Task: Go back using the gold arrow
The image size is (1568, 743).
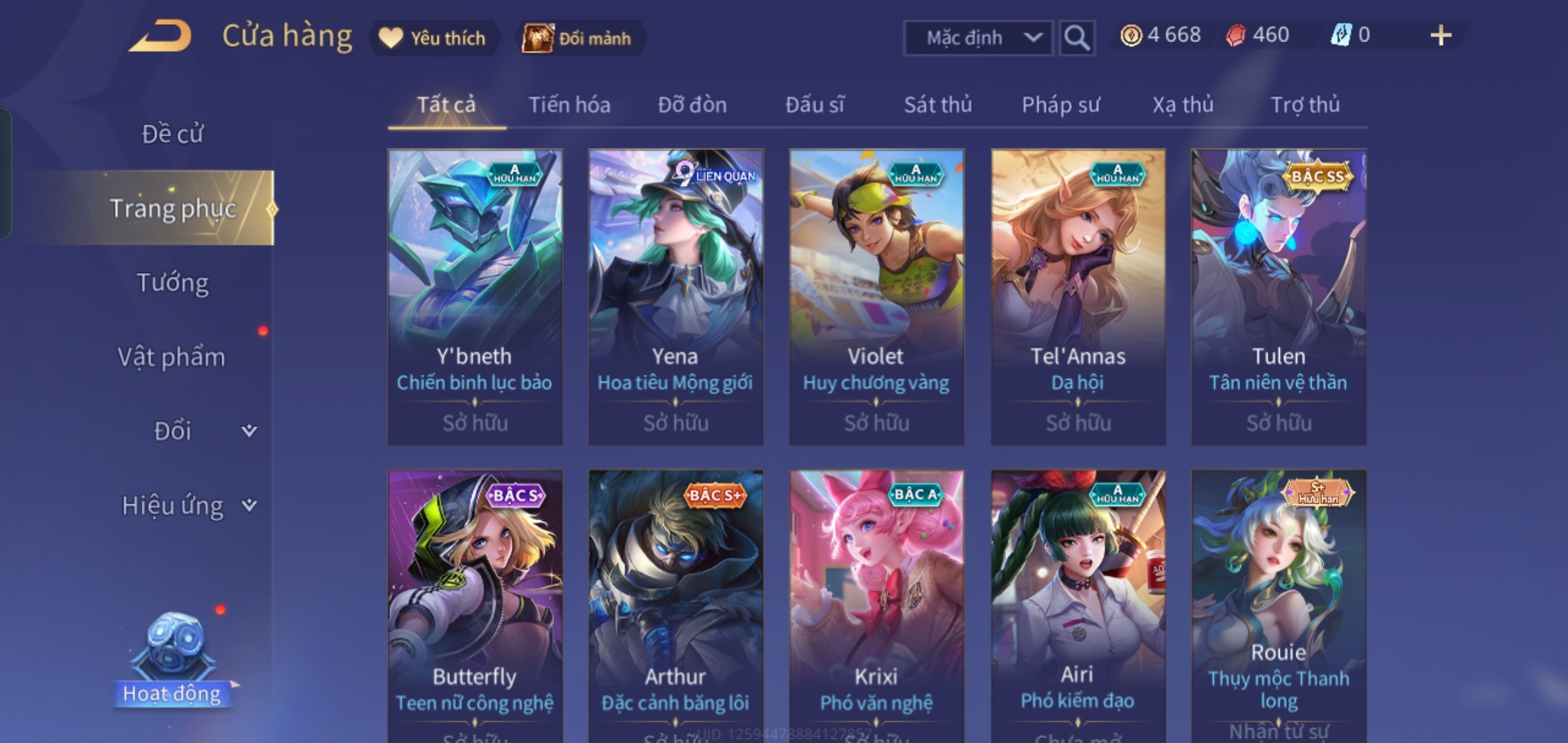Action: point(161,37)
